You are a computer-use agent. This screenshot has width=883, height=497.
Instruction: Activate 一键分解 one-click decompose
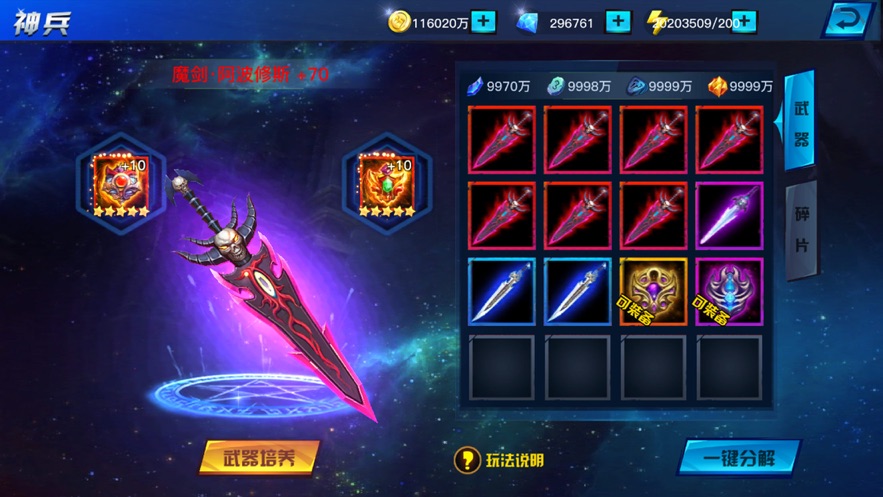coord(738,458)
